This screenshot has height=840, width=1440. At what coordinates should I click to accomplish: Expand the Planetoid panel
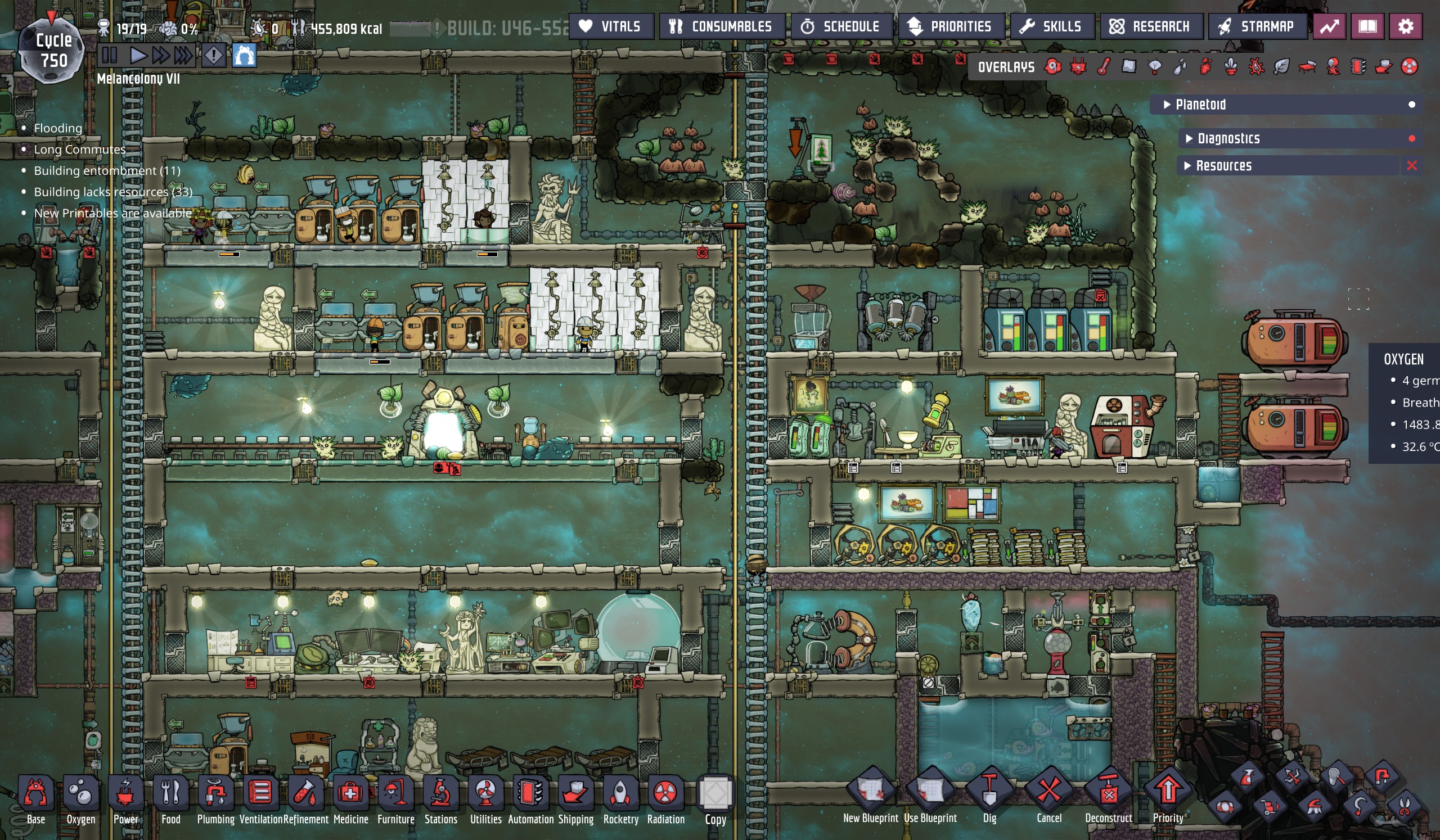pos(1200,105)
